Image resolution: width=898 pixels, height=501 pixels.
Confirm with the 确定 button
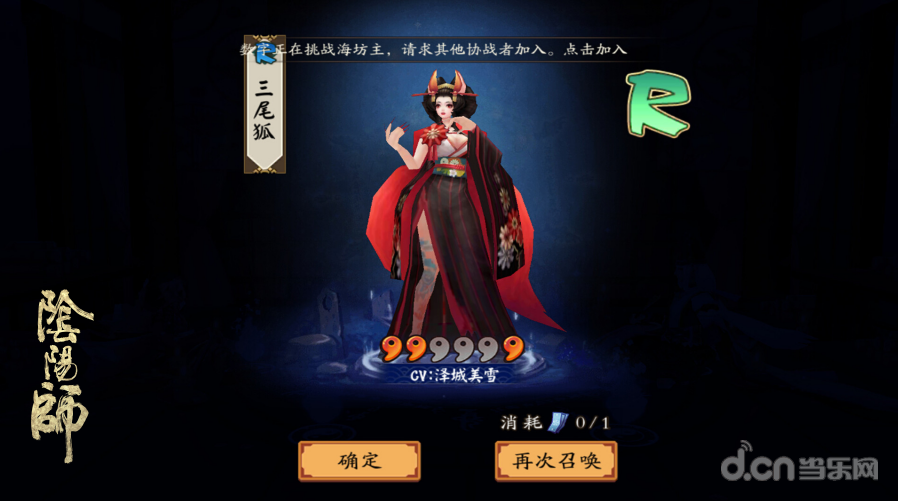(x=358, y=461)
